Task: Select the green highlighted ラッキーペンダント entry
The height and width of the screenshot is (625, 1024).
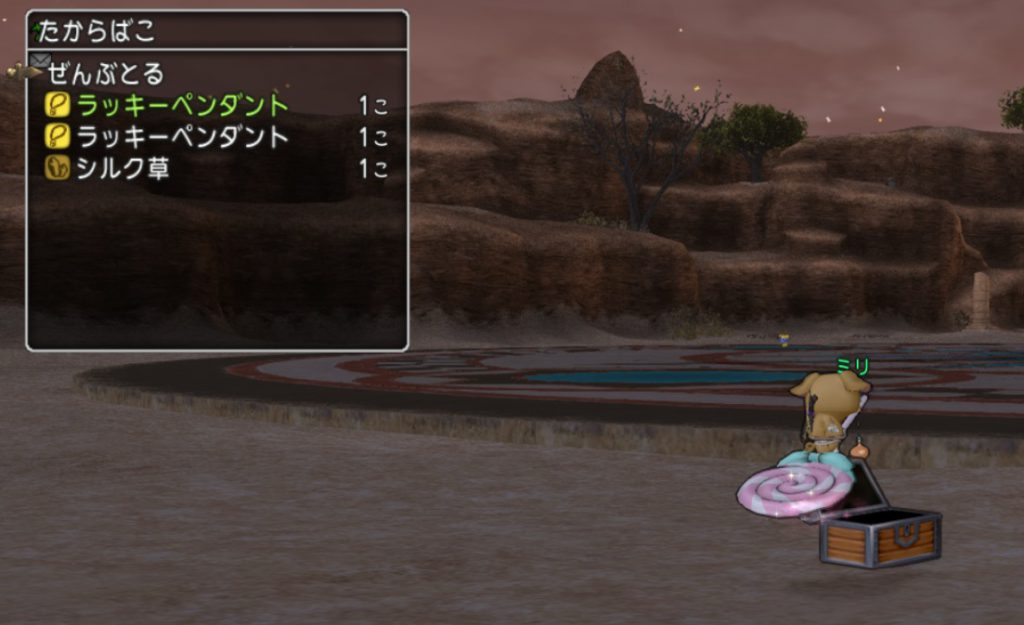Action: pos(182,105)
